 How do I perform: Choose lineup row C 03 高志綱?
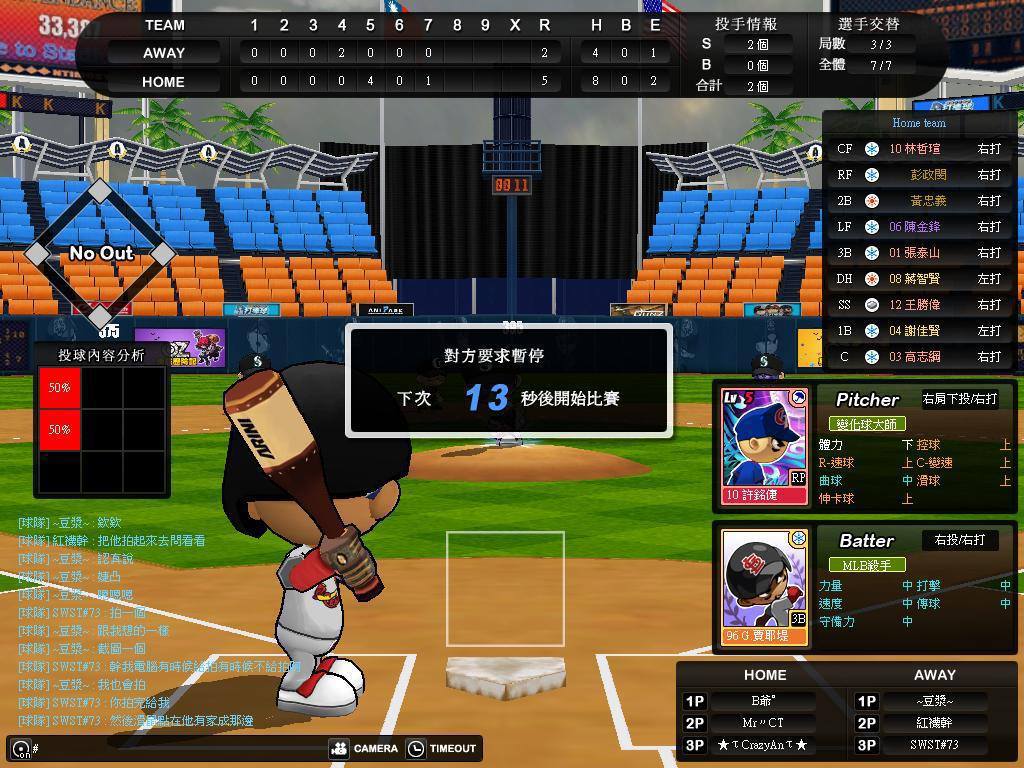click(x=918, y=357)
